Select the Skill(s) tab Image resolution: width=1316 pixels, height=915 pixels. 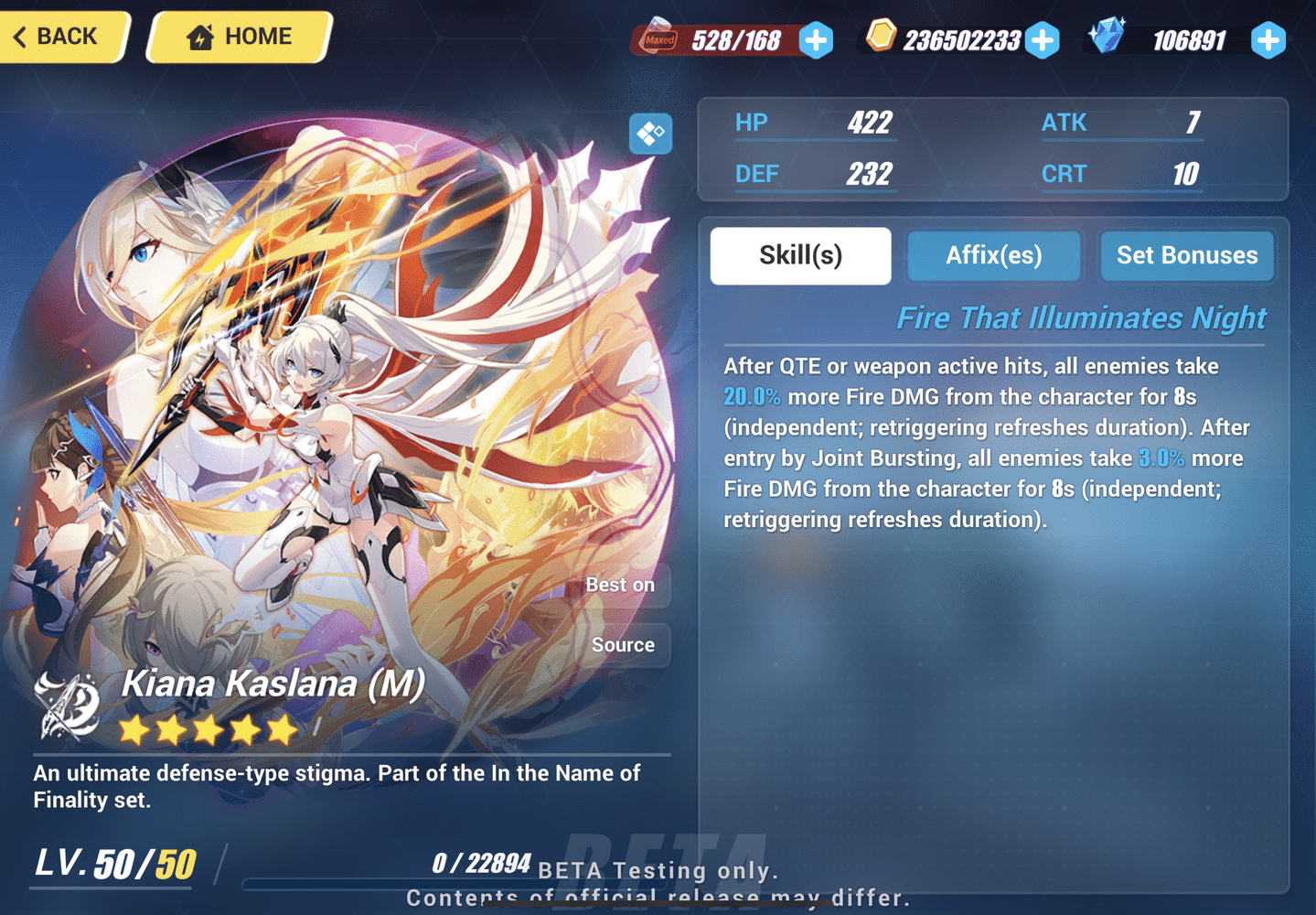799,255
